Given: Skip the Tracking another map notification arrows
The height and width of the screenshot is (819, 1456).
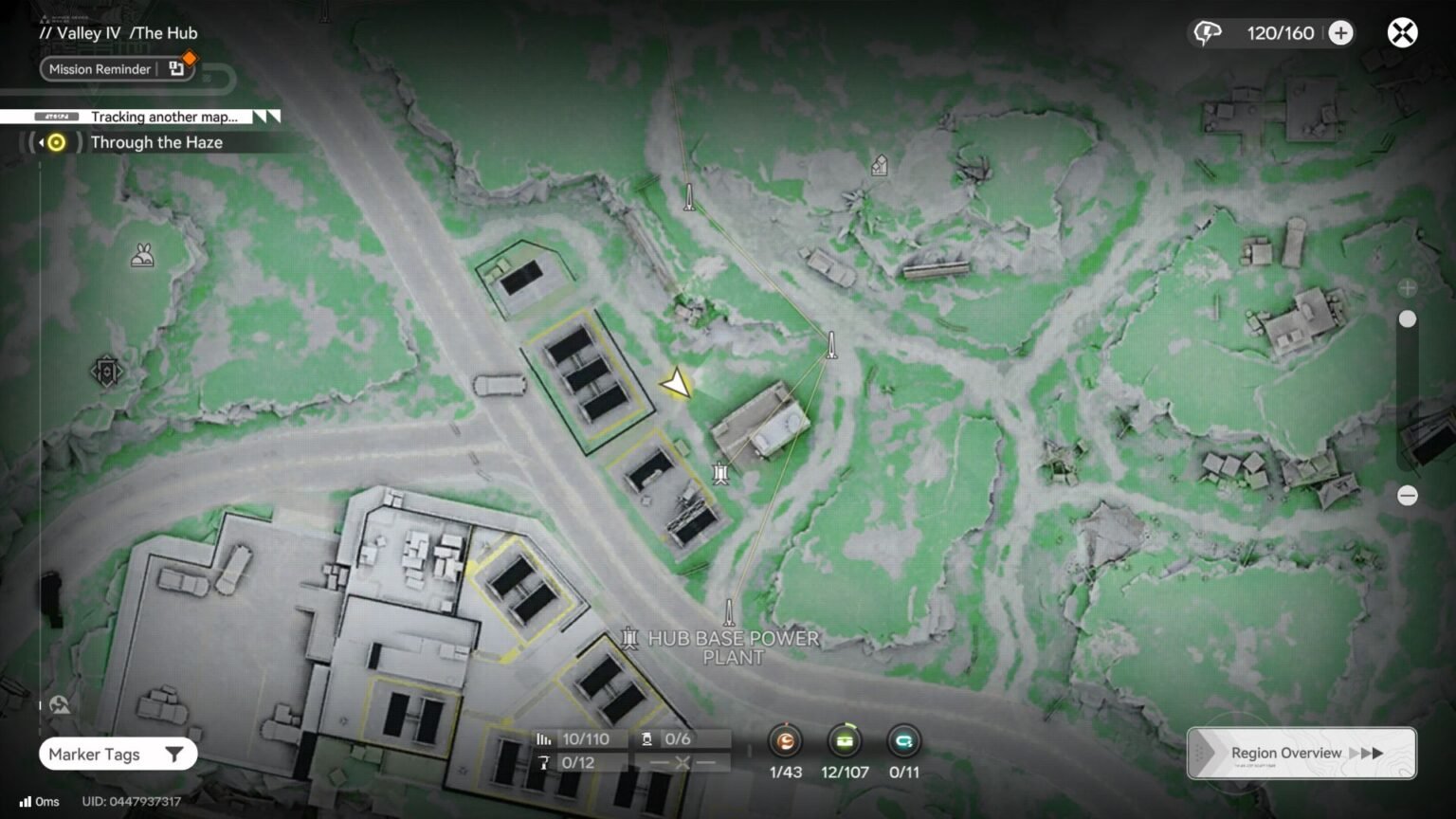Looking at the screenshot, I should click(263, 116).
